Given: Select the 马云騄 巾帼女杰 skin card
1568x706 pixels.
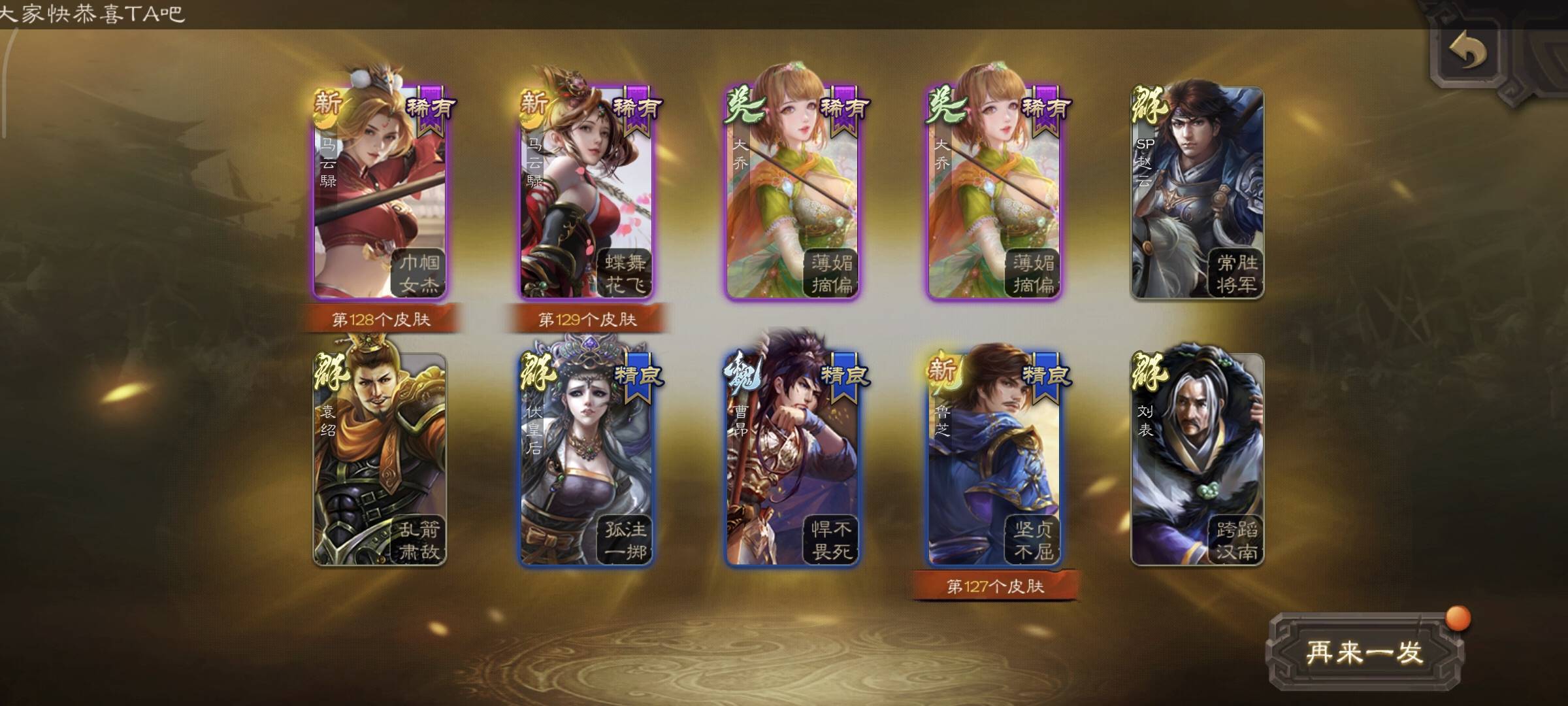Looking at the screenshot, I should pyautogui.click(x=380, y=193).
